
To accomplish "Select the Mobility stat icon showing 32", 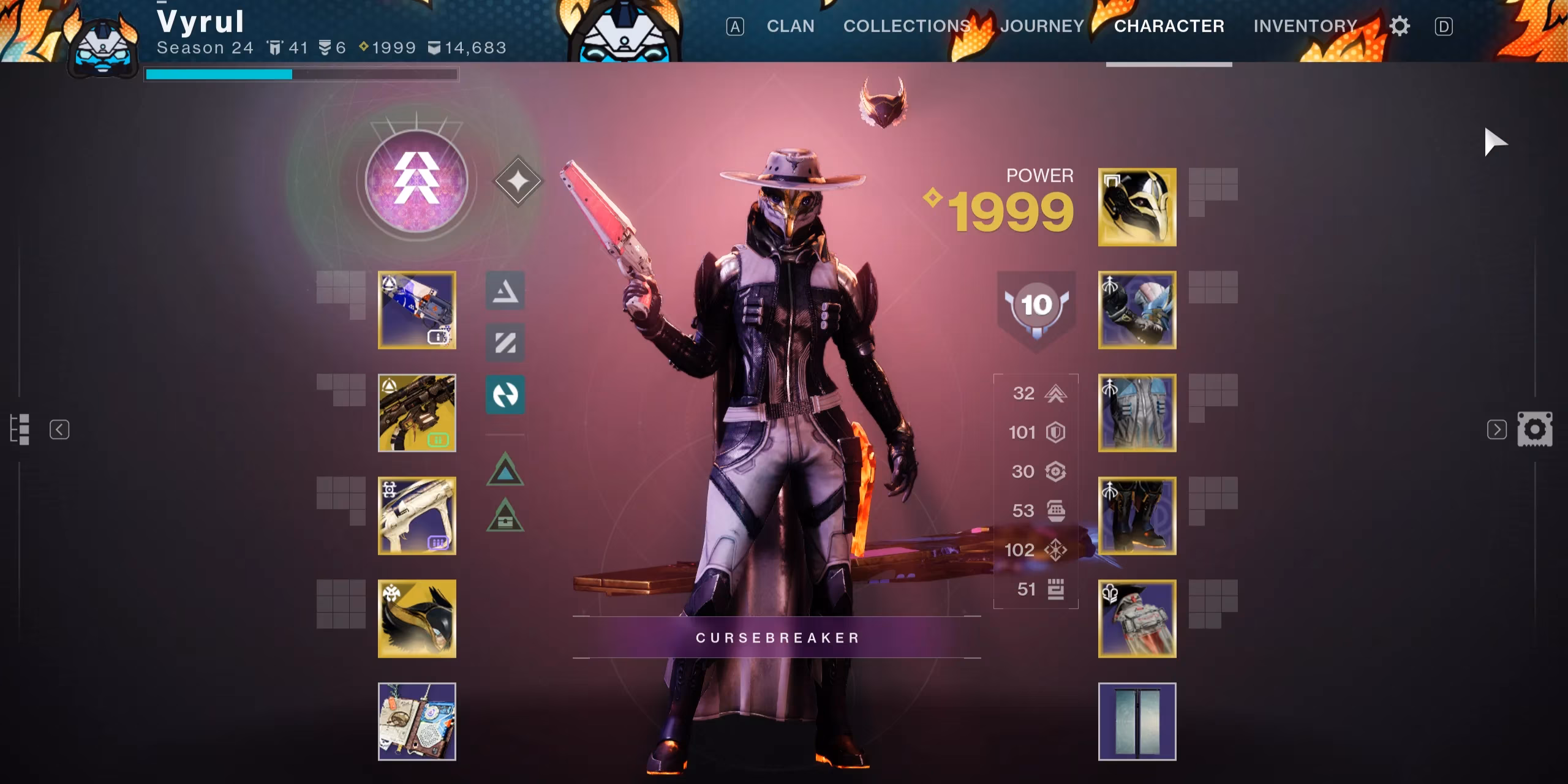I will 1055,394.
